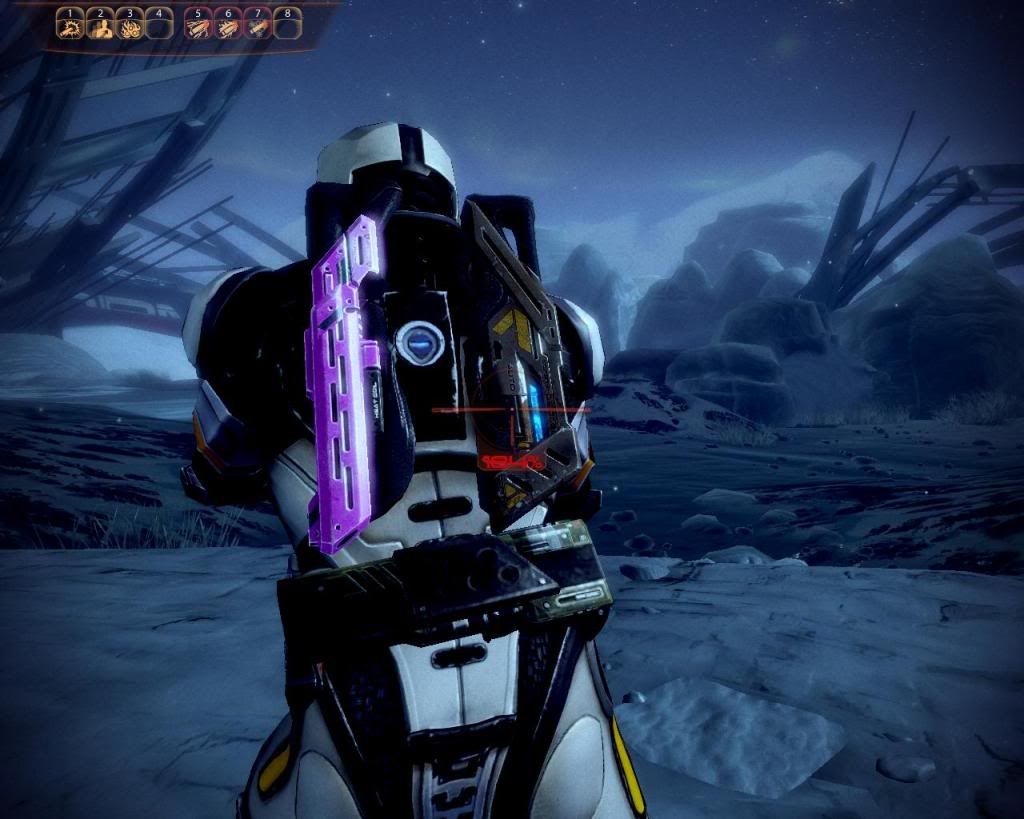The width and height of the screenshot is (1024, 819).
Task: Switch to the ammo power in quickslot 7
Action: point(257,28)
